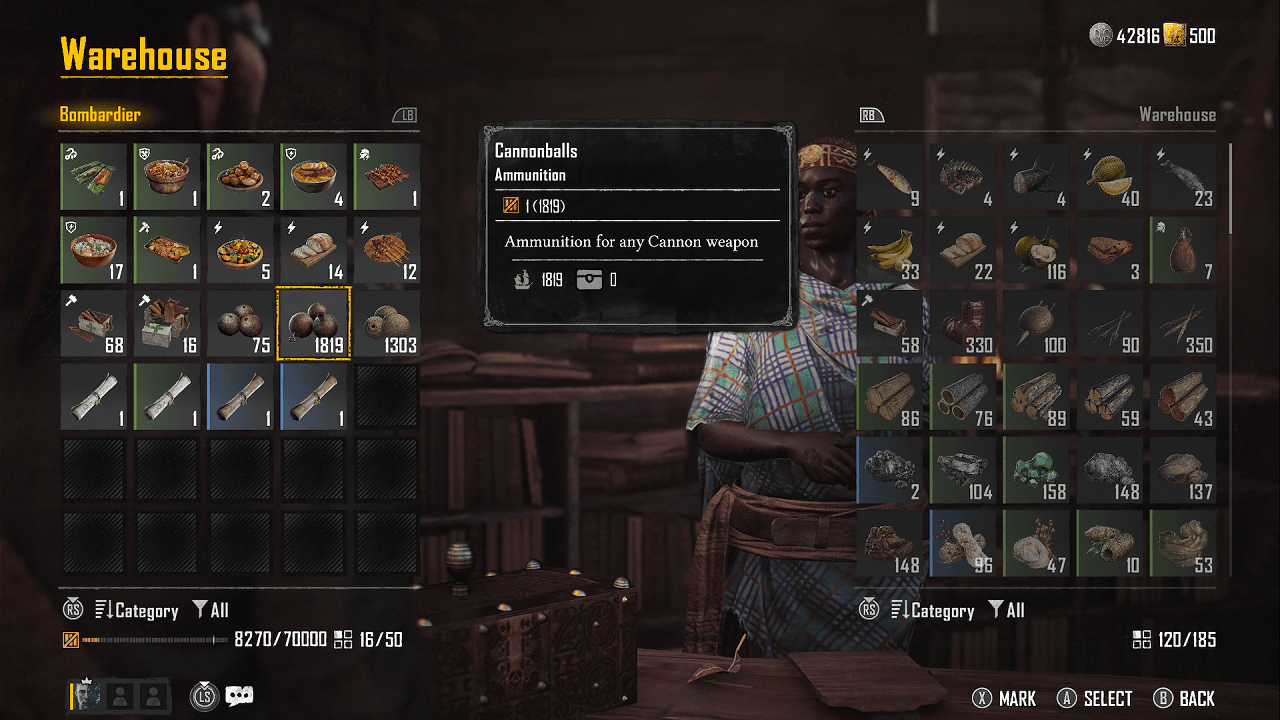Switch to the Warehouse storage tab
The image size is (1280, 720).
(x=1177, y=115)
